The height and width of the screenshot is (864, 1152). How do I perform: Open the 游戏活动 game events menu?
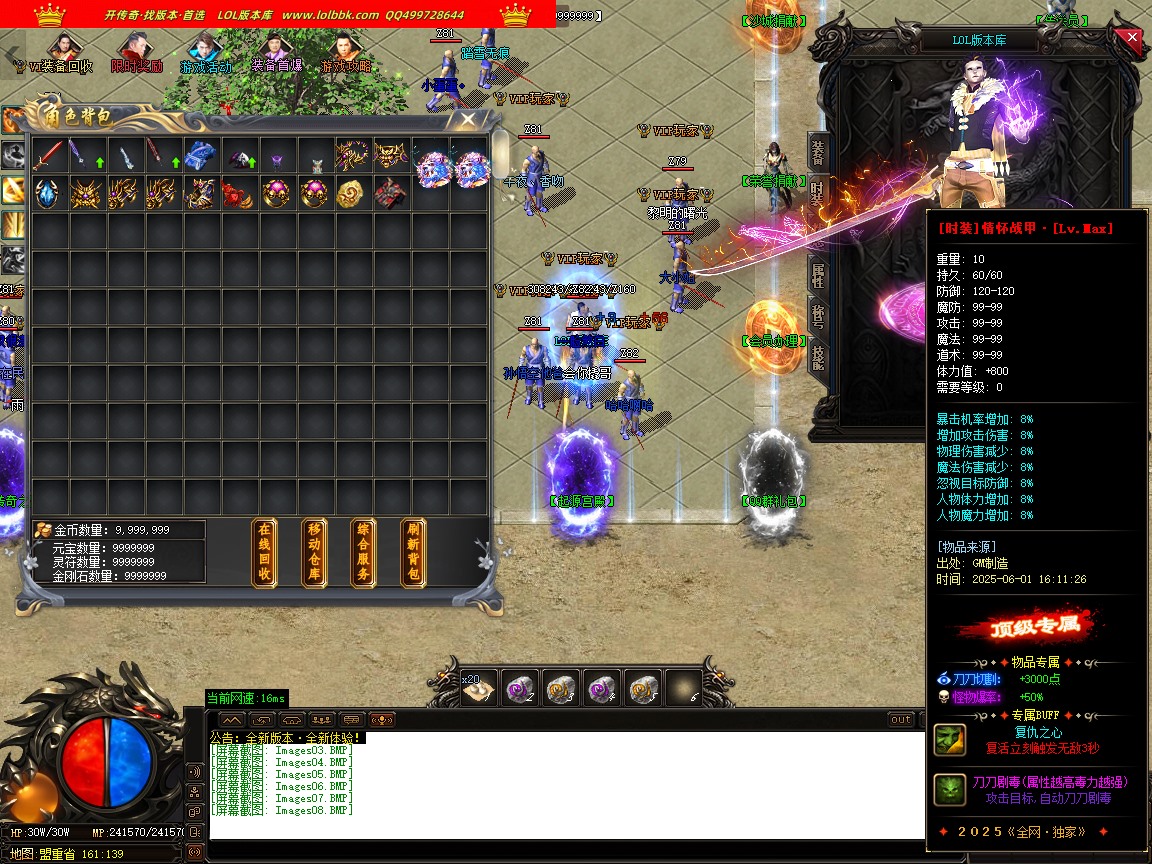click(x=206, y=53)
